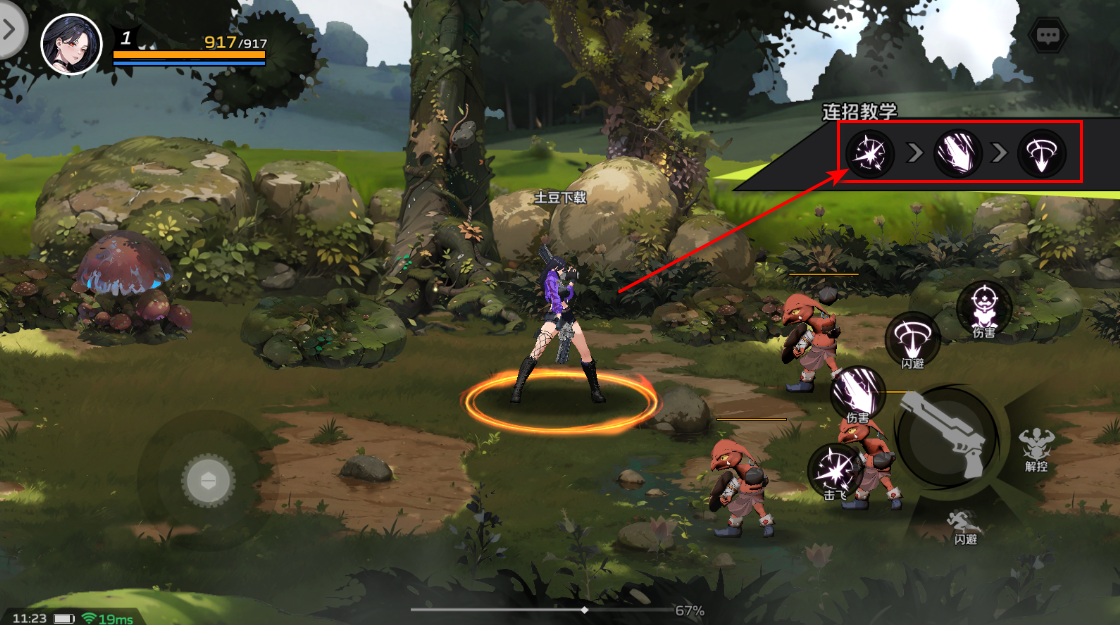Select the last combo tutorial step icon
This screenshot has height=625, width=1120.
tap(1042, 154)
